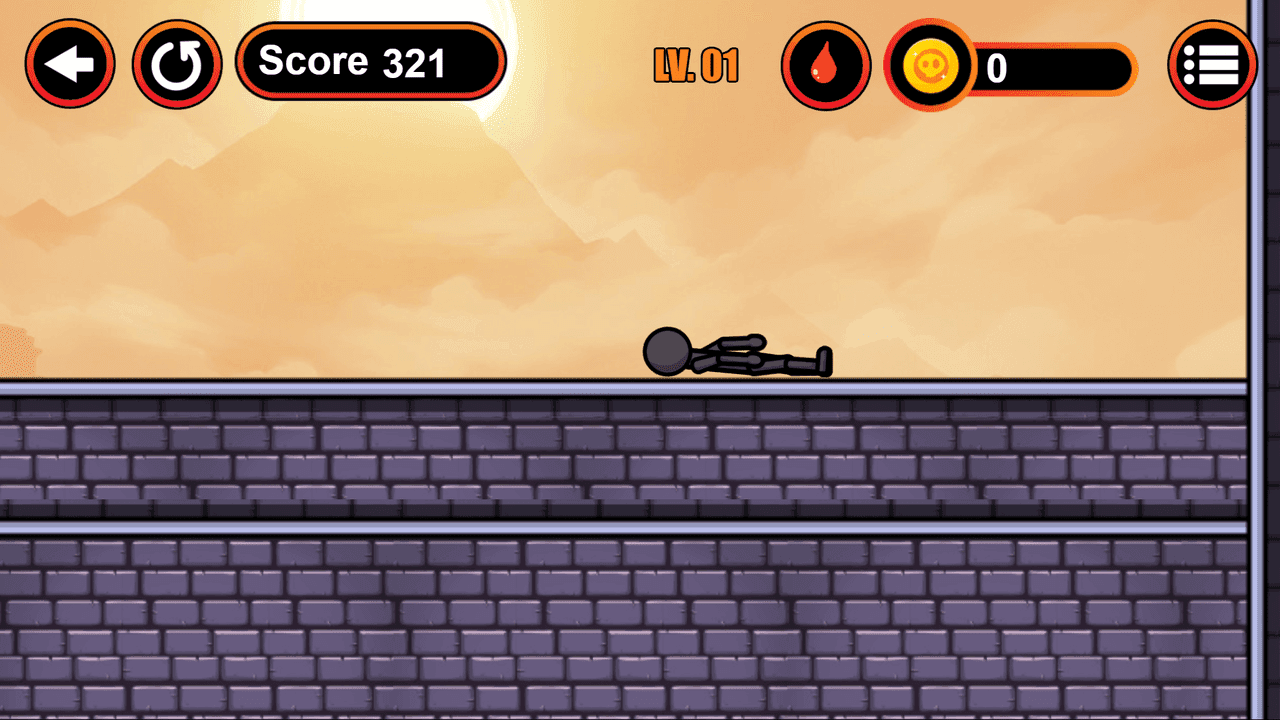
Task: Tap the stickman's round head
Action: [x=666, y=350]
